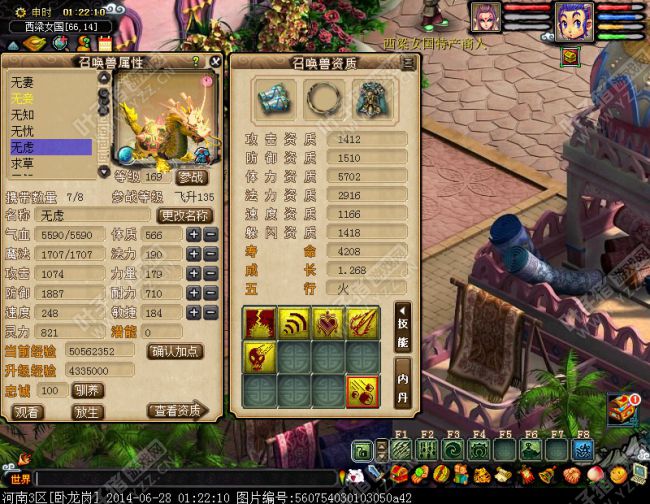Confirm stat points with 确认加点
Screen dimensions: 650x504
(x=174, y=351)
